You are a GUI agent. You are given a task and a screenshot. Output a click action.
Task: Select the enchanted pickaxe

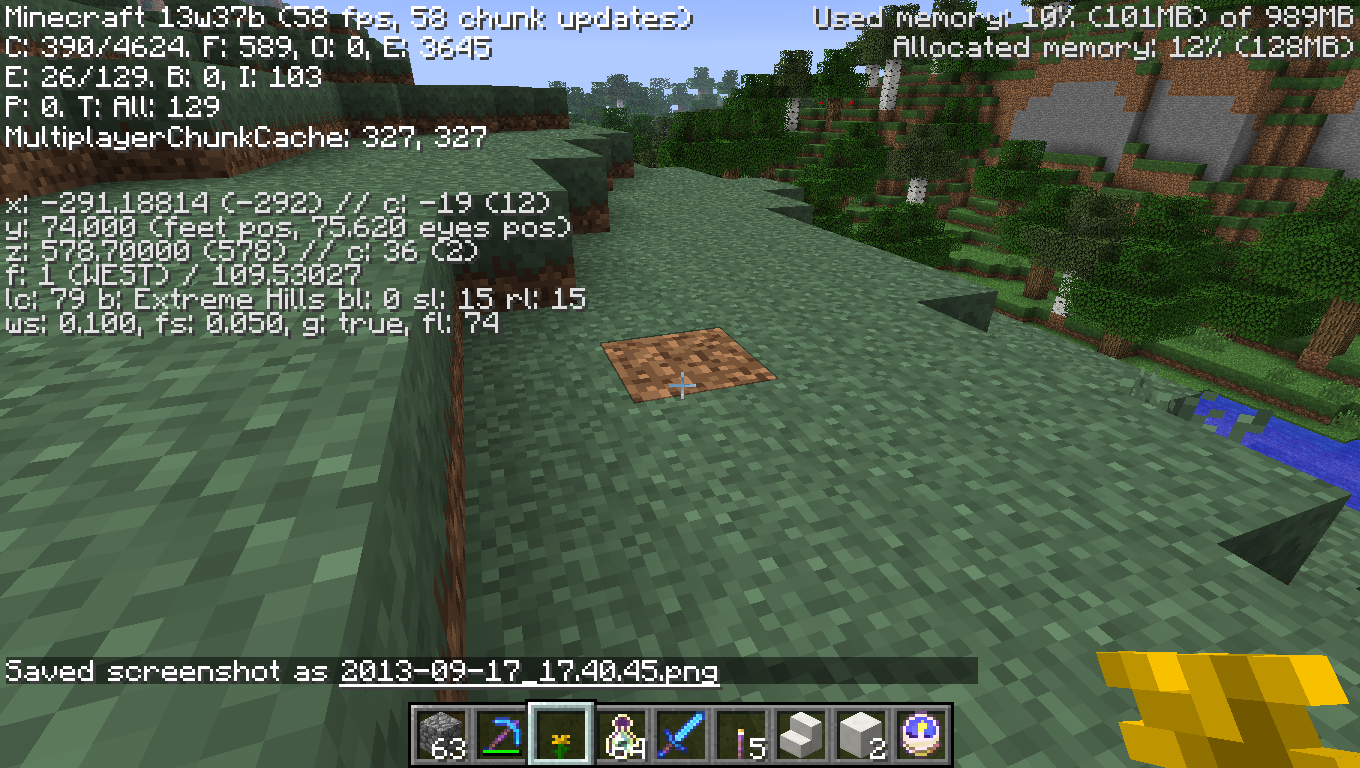coord(500,732)
